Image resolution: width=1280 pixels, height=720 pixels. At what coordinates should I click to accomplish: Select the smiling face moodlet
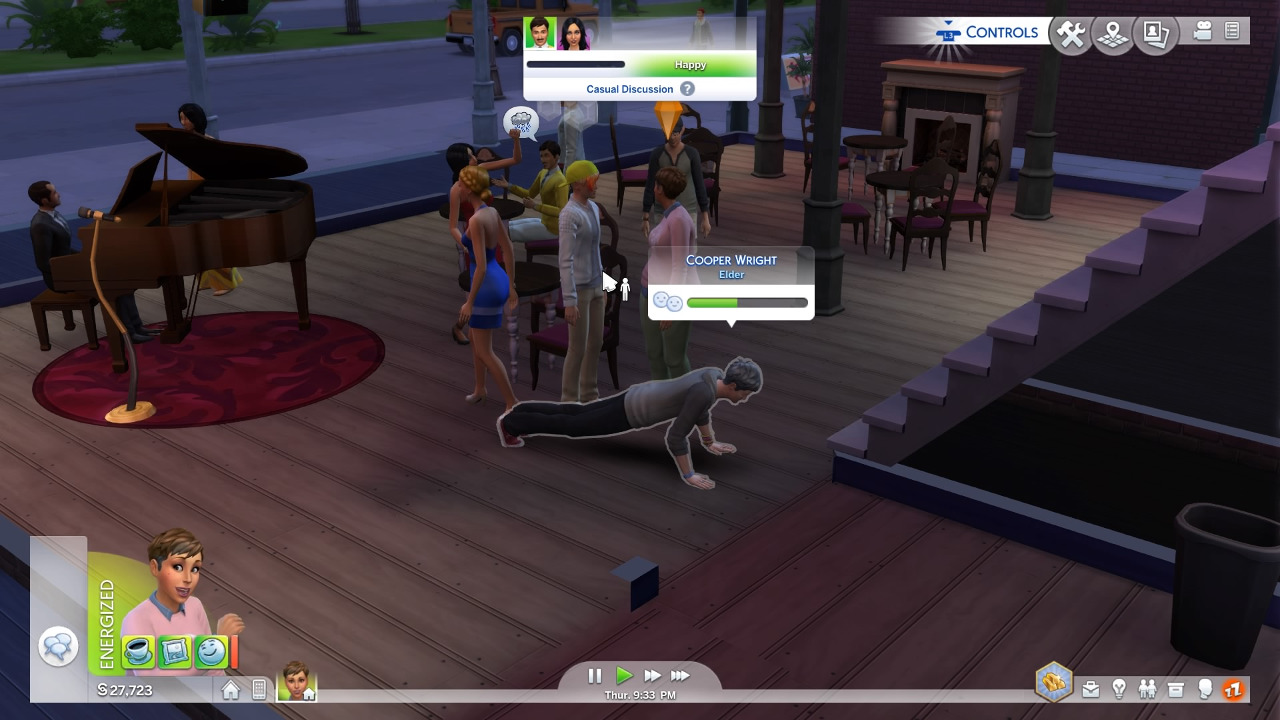tap(210, 652)
